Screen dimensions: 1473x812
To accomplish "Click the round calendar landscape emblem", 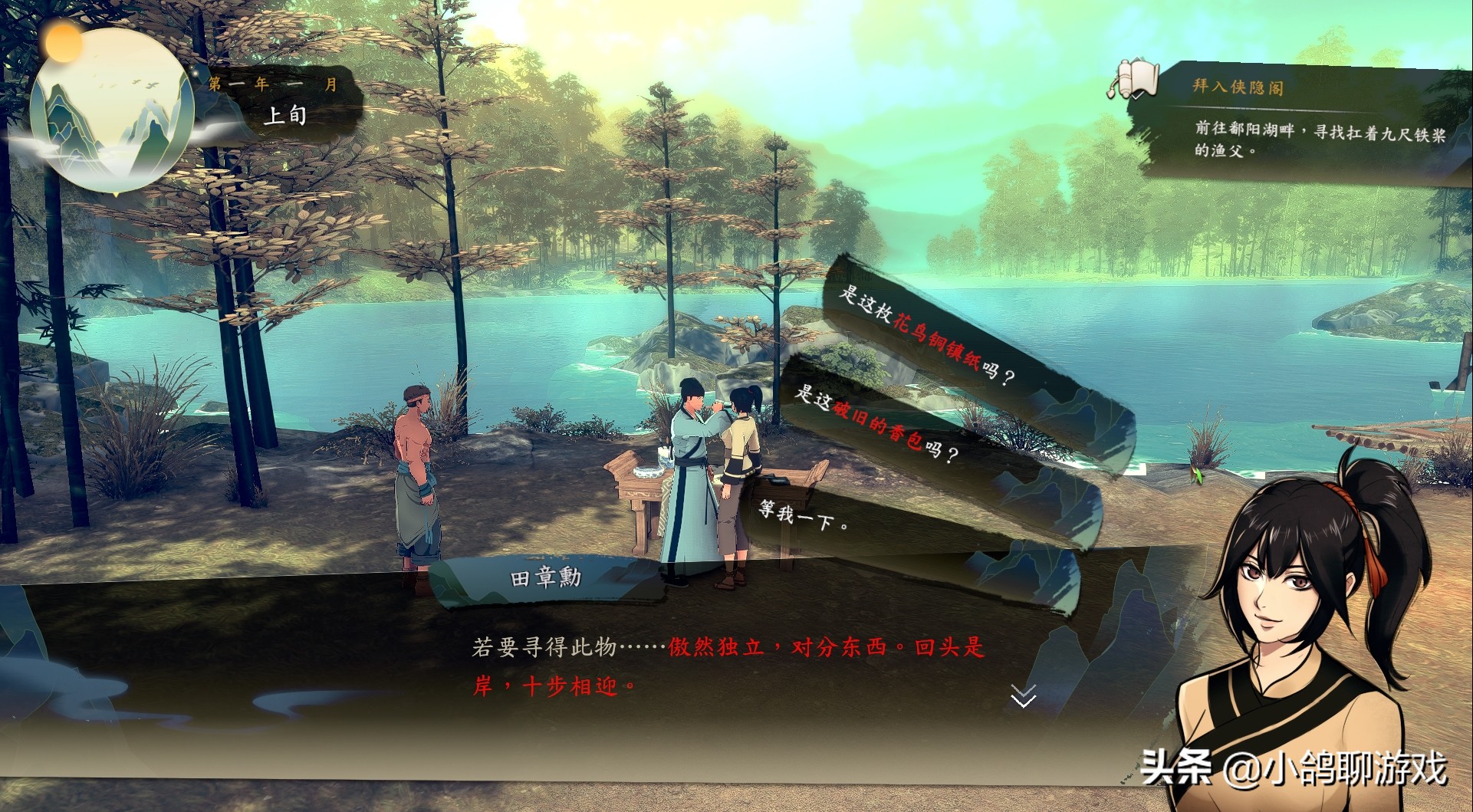I will click(110, 110).
